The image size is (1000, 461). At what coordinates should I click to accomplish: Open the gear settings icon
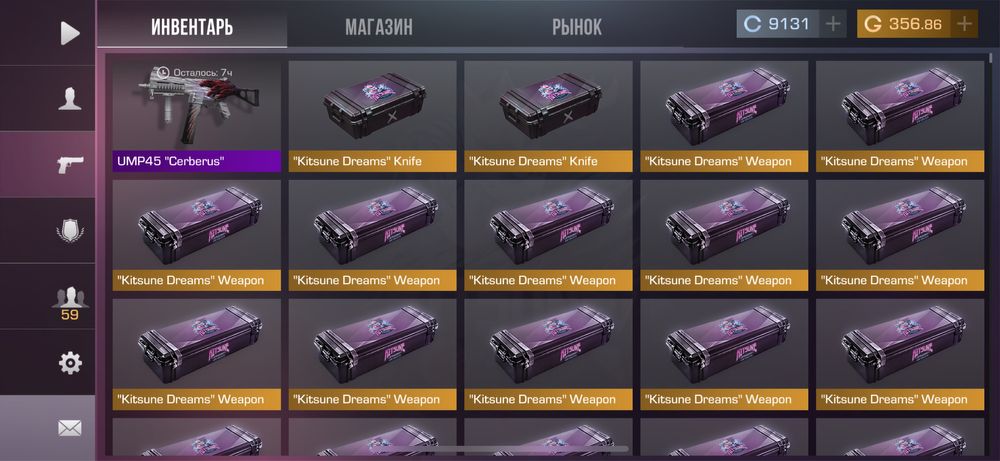[69, 362]
